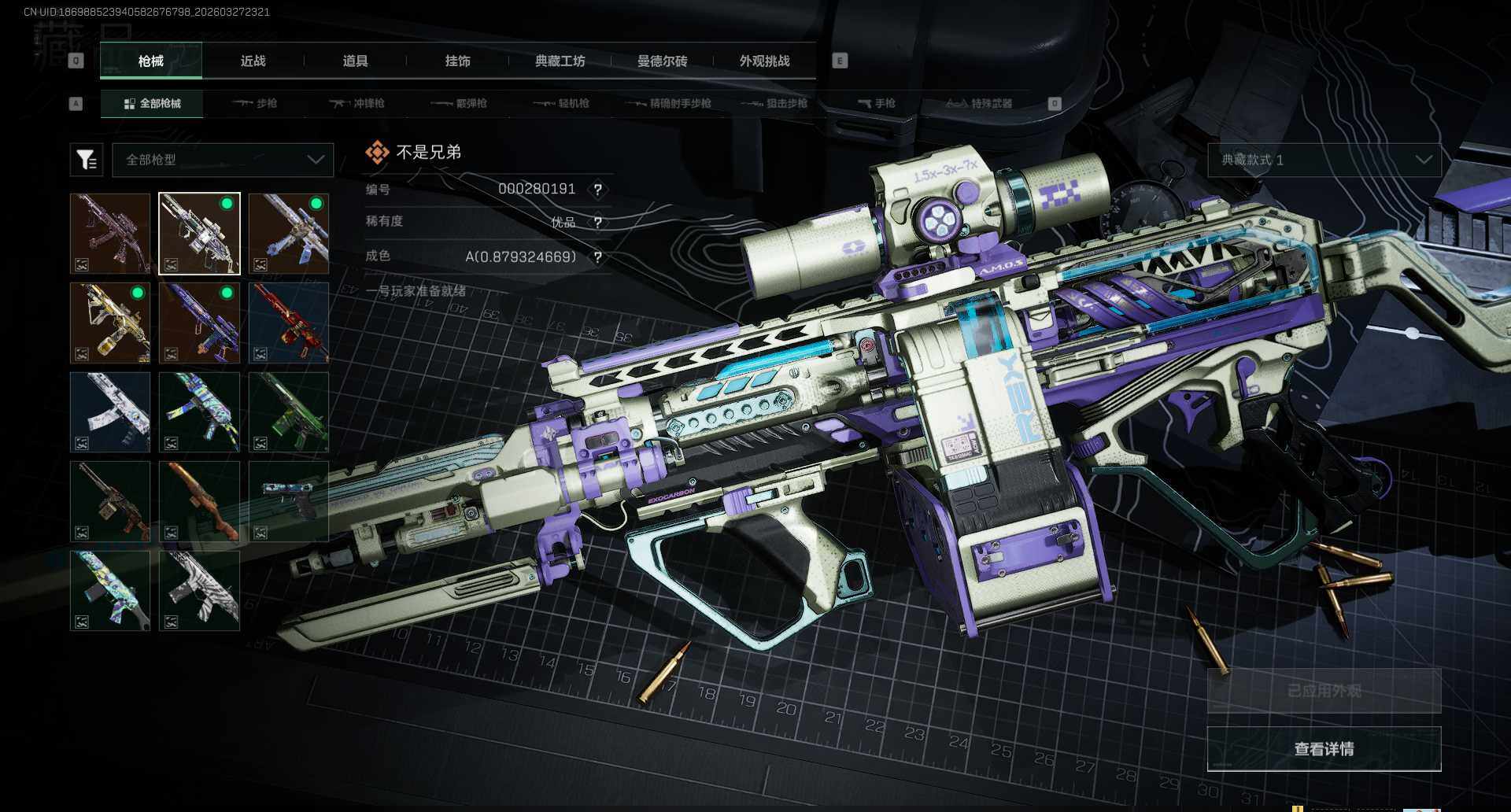Open the 道具 items tab
Screen dimensions: 1511x812
click(355, 61)
